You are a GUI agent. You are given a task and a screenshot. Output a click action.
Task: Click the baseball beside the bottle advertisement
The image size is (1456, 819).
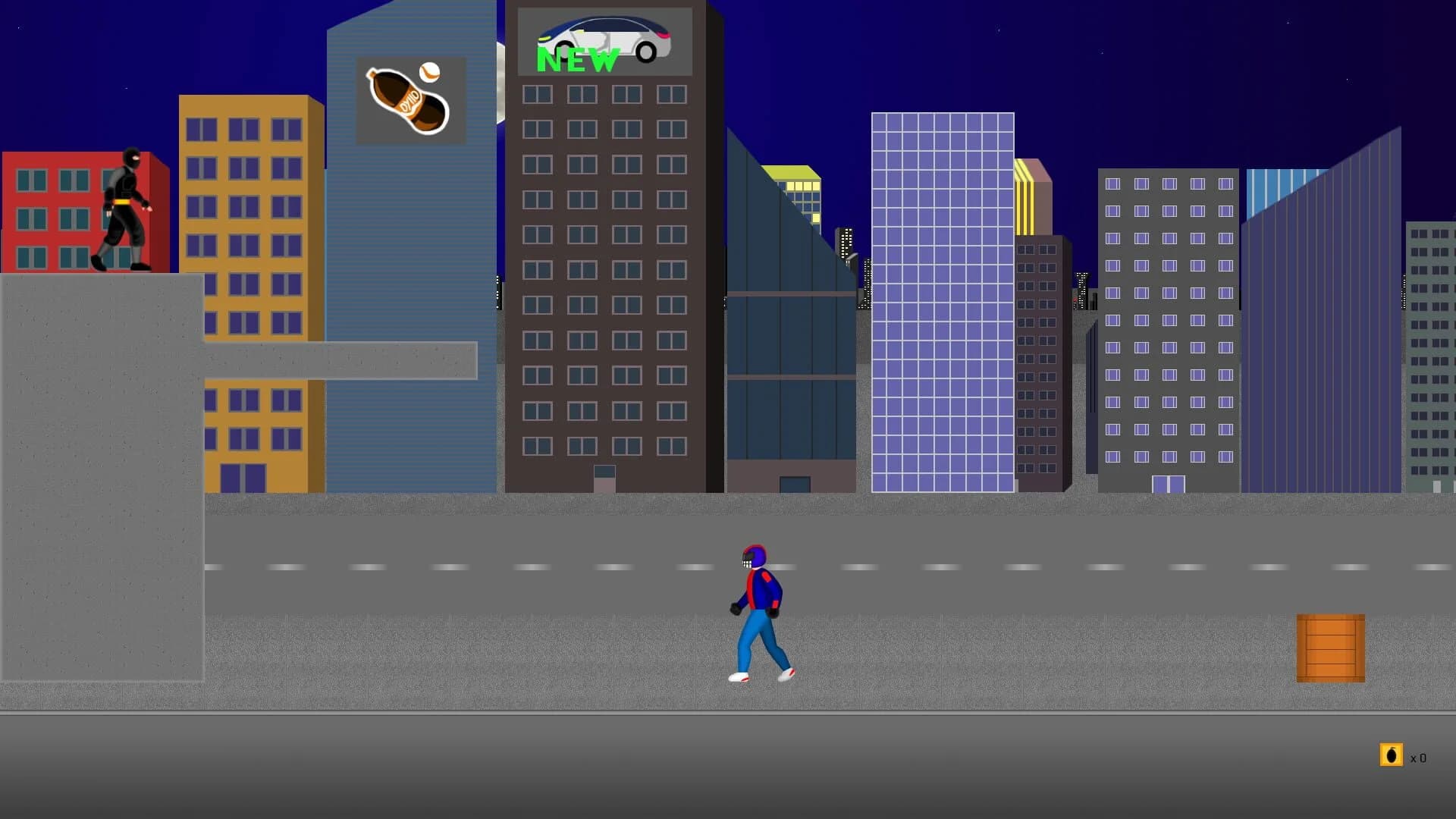click(428, 72)
